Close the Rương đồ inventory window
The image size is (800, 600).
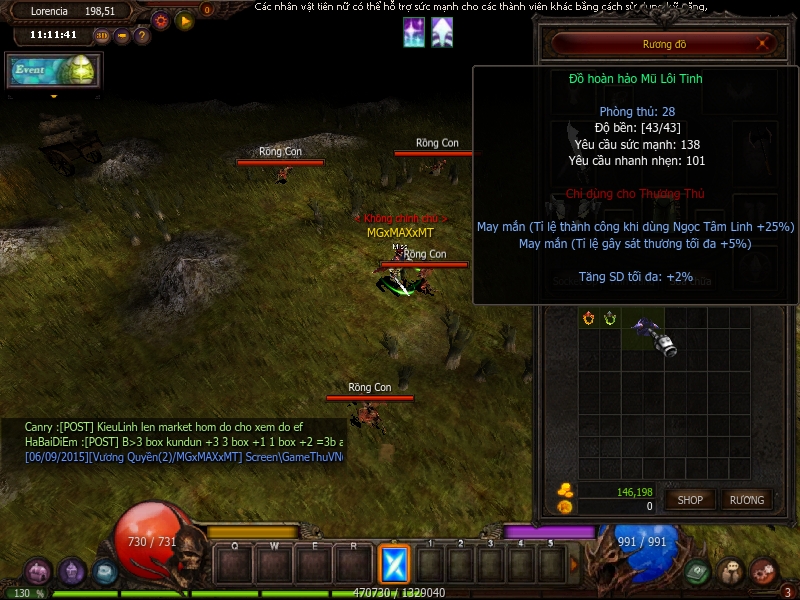[764, 44]
